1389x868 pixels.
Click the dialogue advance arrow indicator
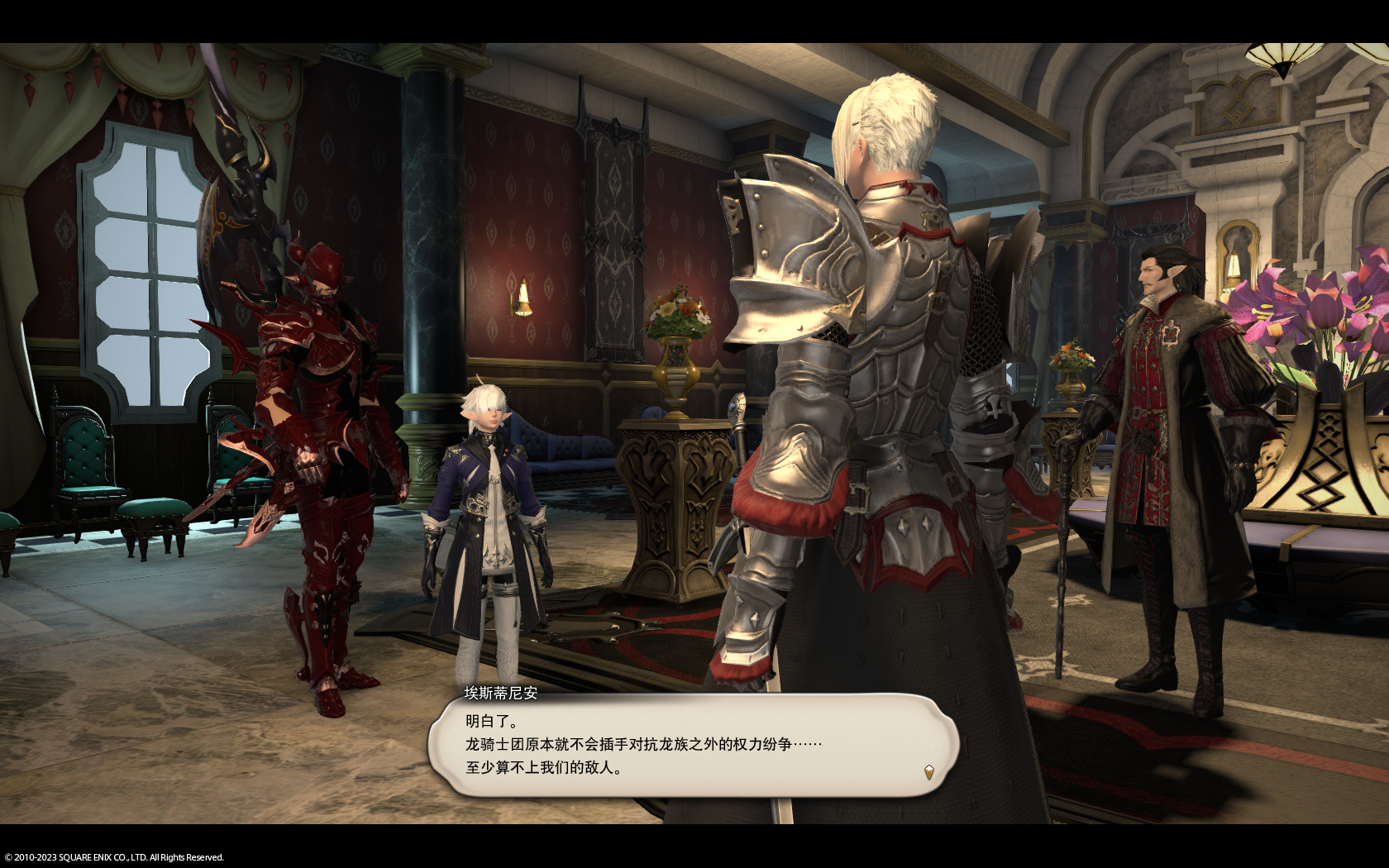tap(928, 772)
